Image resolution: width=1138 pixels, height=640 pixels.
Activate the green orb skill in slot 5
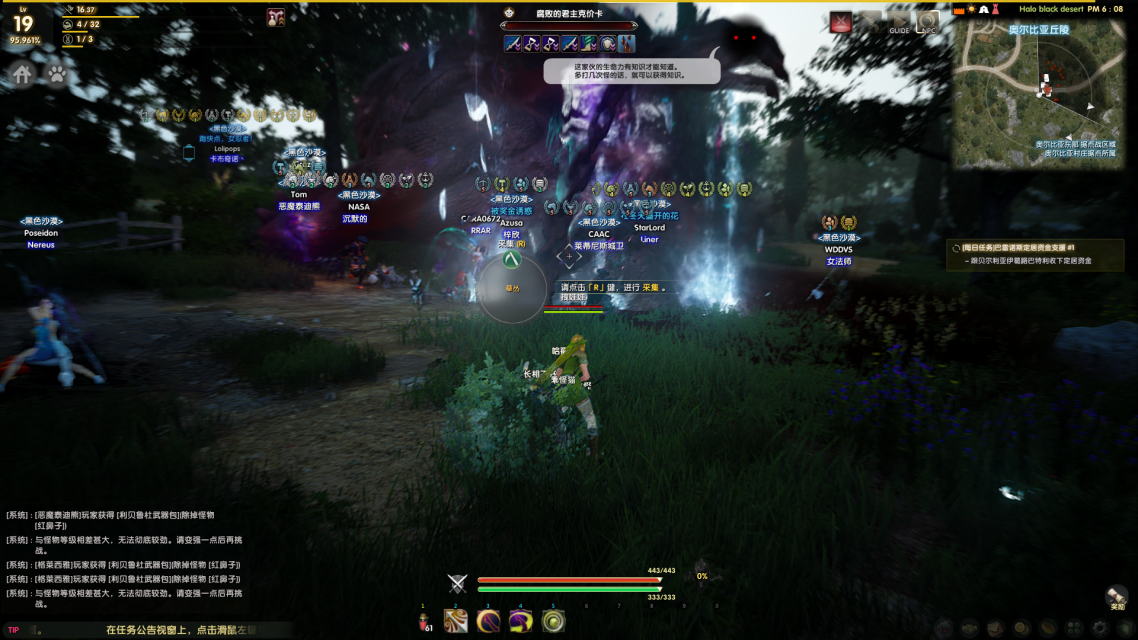click(553, 621)
